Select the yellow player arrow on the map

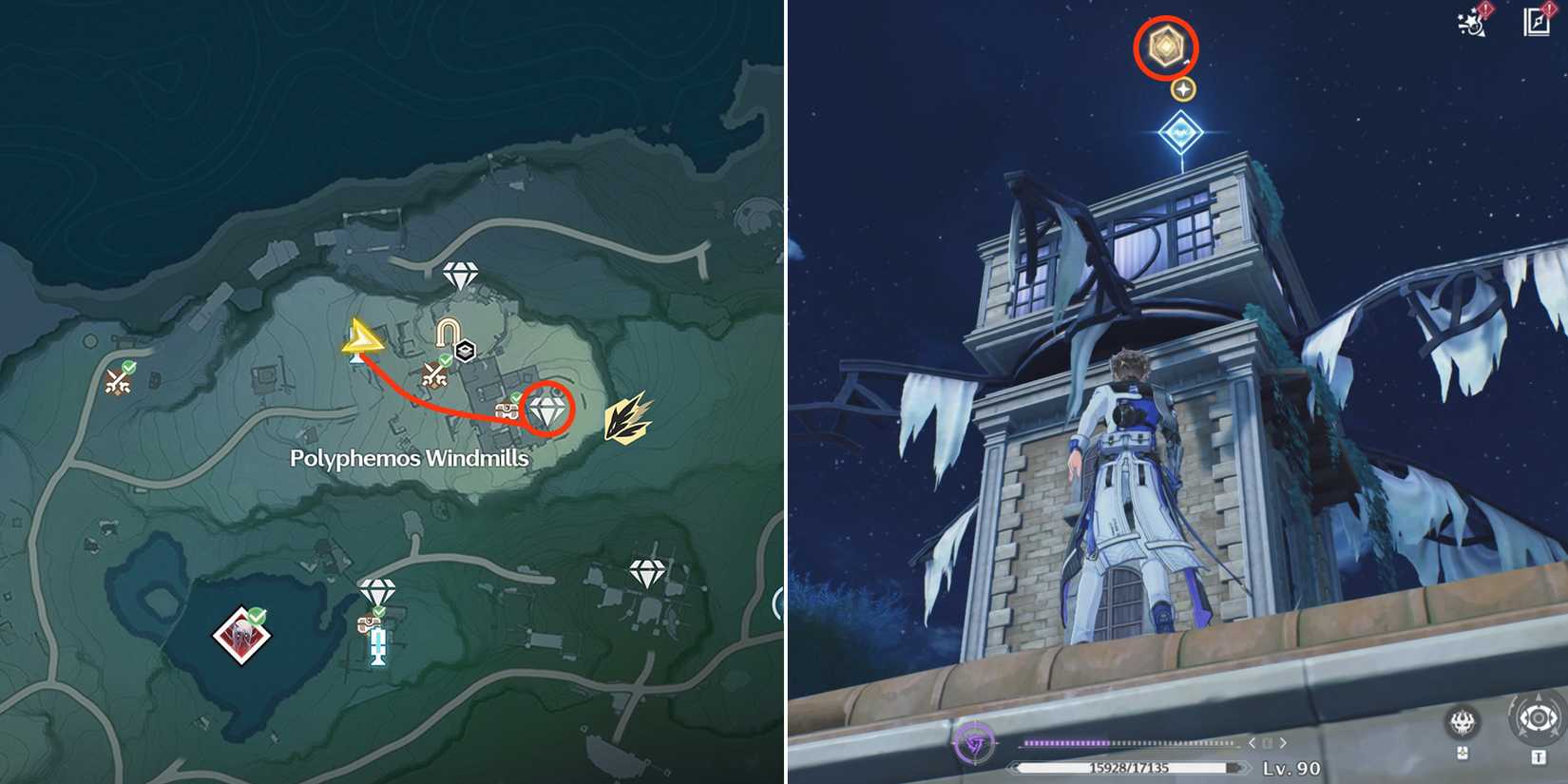point(363,338)
